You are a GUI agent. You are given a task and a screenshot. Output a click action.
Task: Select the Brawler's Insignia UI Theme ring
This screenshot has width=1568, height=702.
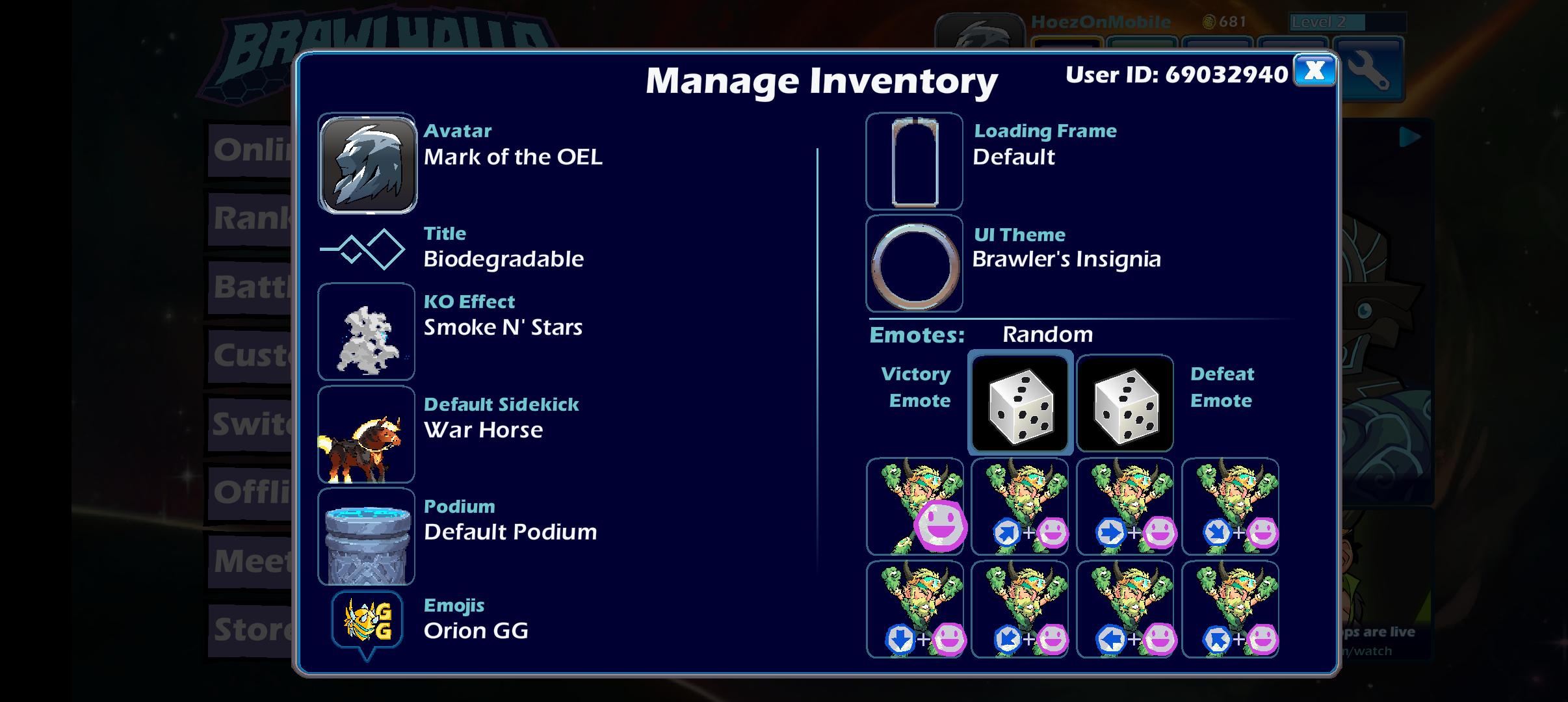(914, 263)
